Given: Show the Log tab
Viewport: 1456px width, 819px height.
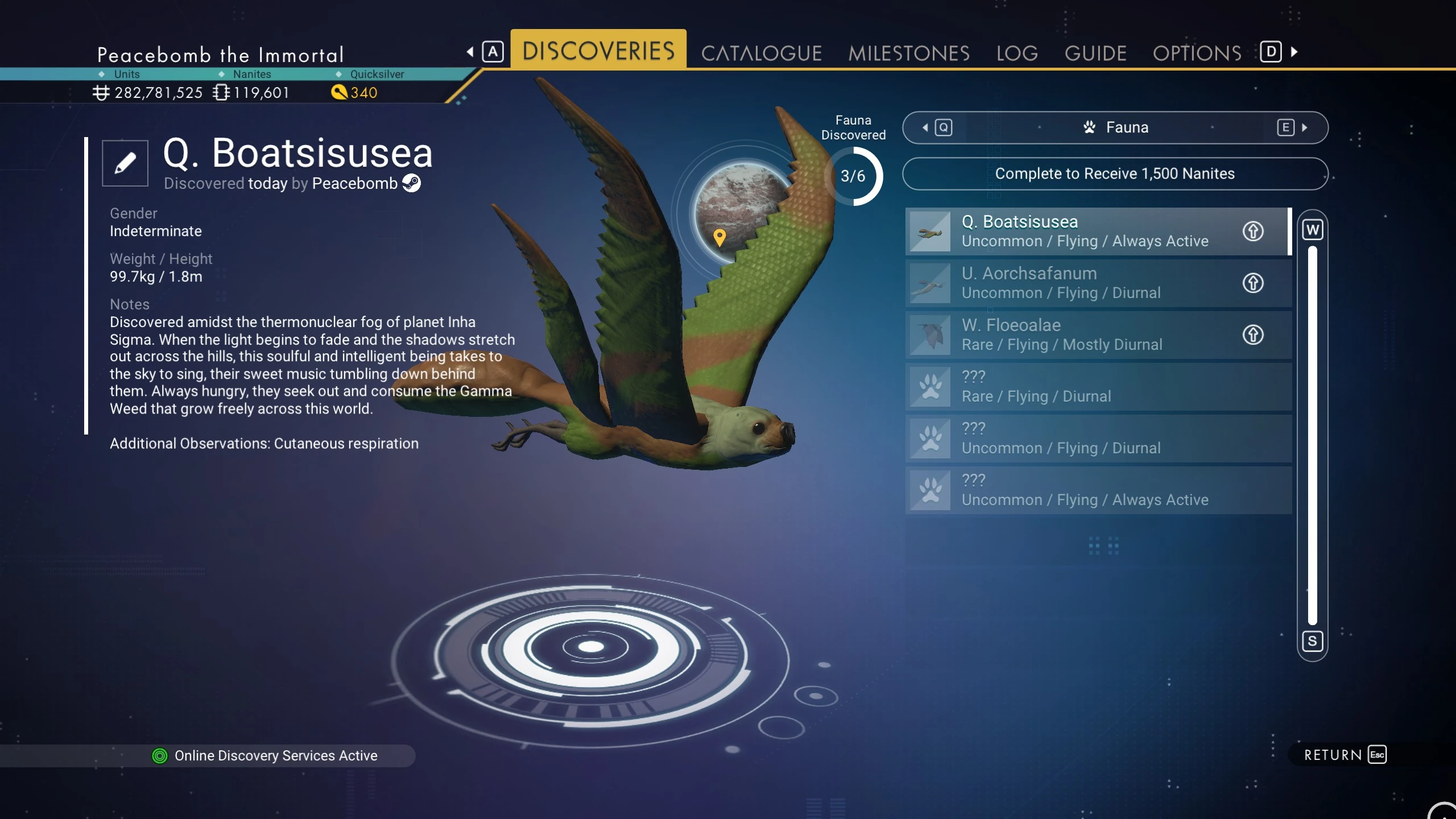Looking at the screenshot, I should tap(1016, 53).
